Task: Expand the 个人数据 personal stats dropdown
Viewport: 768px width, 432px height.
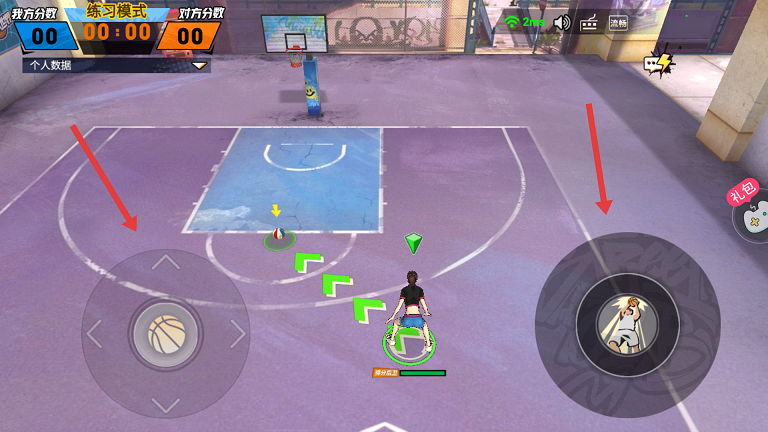Action: tap(200, 65)
